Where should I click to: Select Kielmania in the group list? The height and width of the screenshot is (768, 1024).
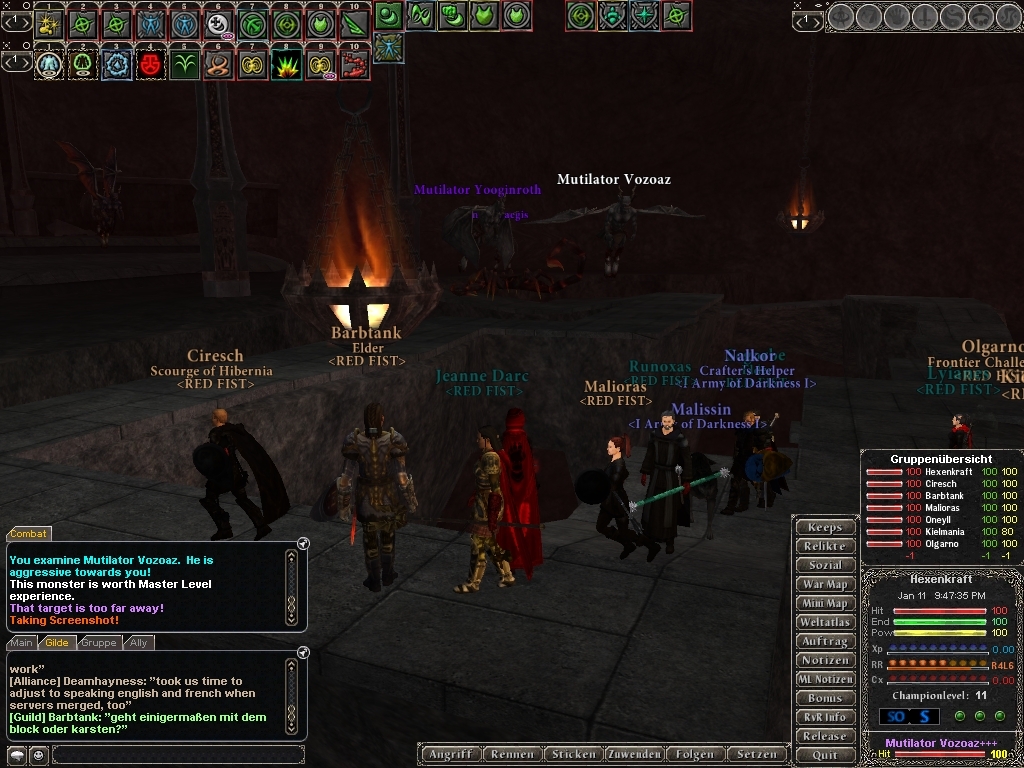[x=944, y=532]
